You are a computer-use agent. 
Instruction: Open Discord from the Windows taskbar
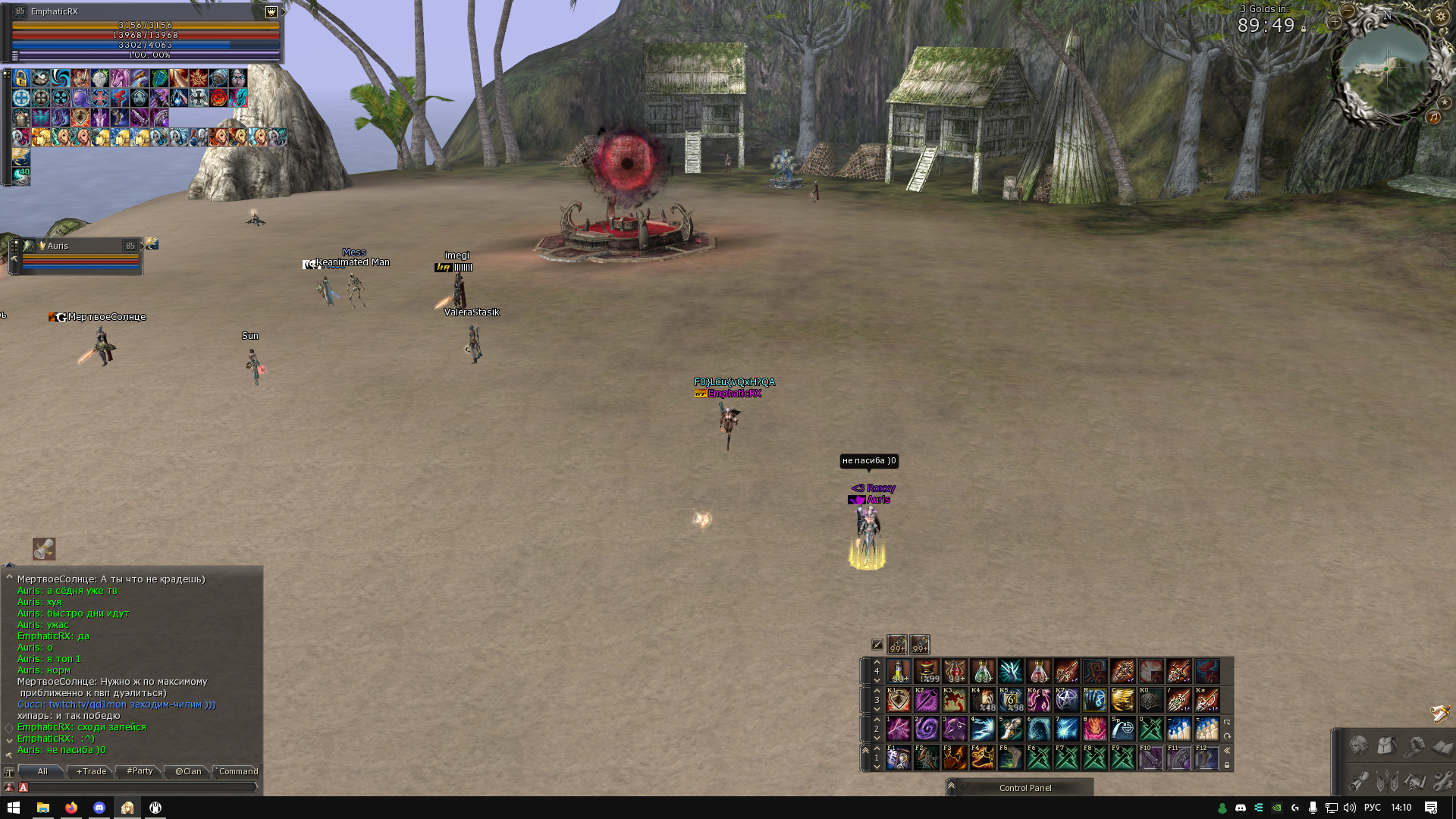click(99, 808)
